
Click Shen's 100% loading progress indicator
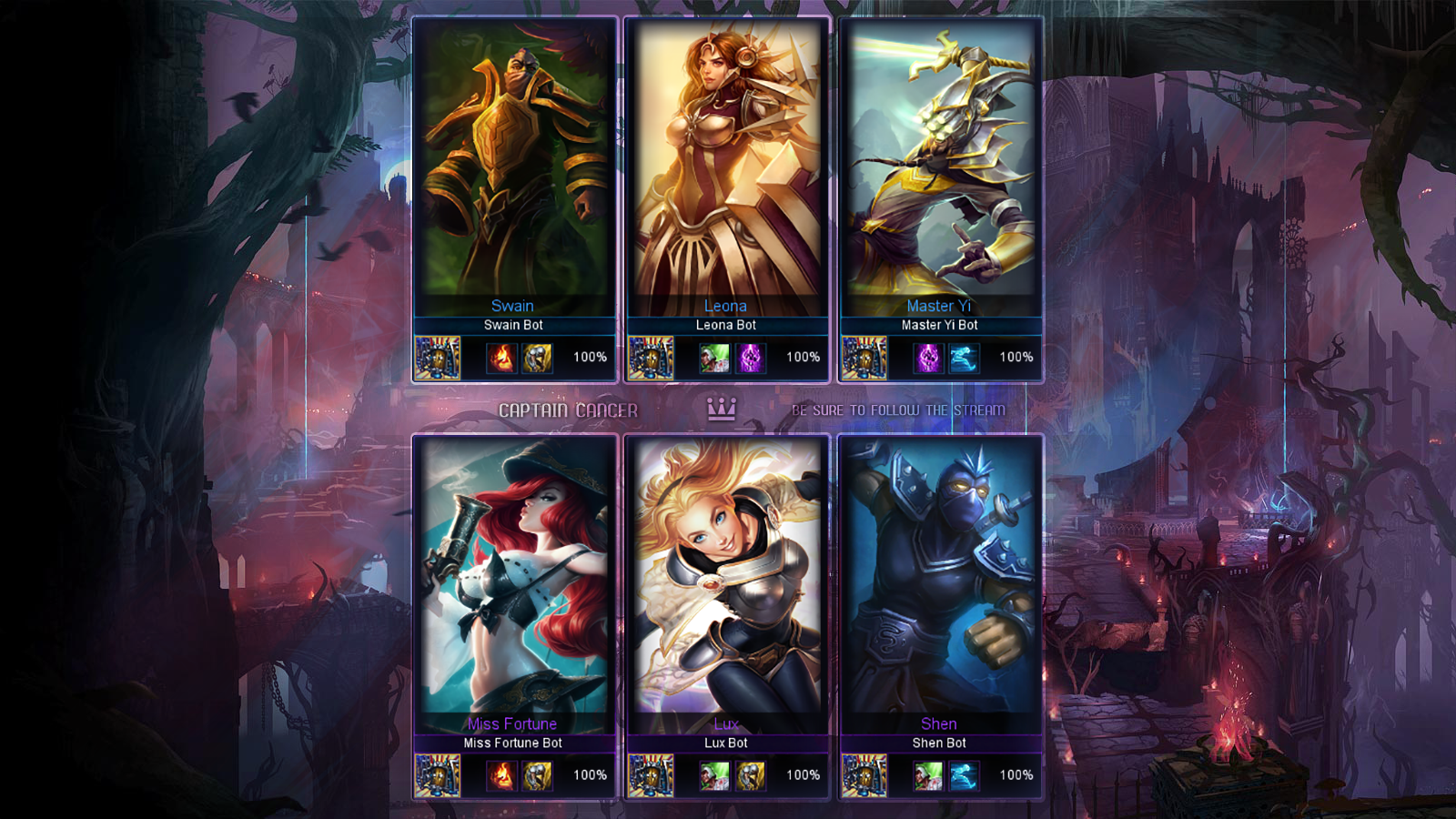(1015, 776)
